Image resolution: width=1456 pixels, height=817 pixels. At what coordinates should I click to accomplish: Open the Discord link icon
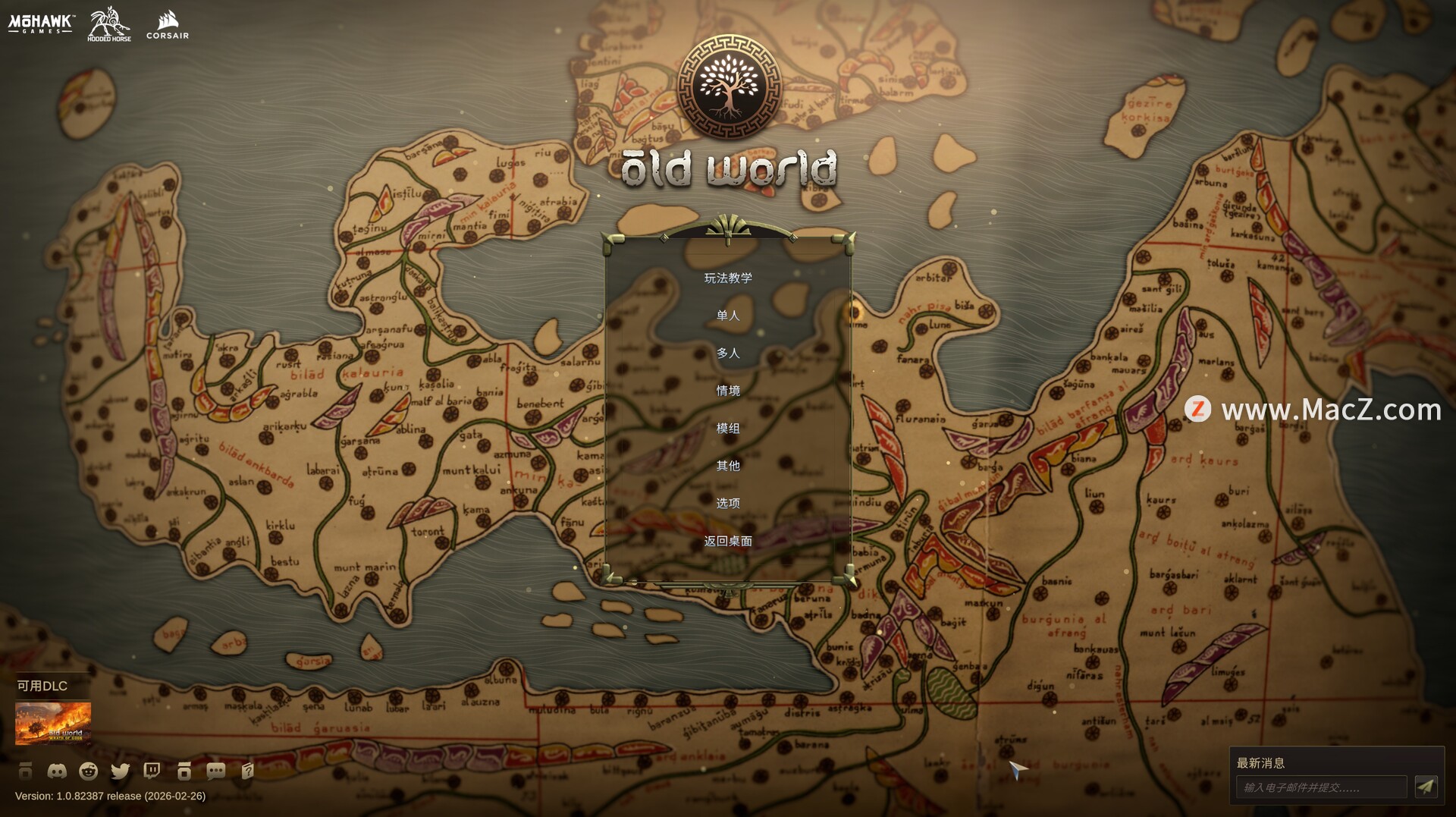pyautogui.click(x=57, y=771)
